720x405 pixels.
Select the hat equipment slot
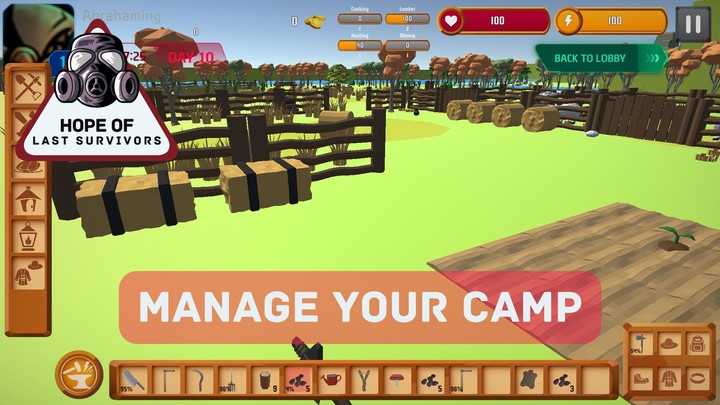click(668, 344)
